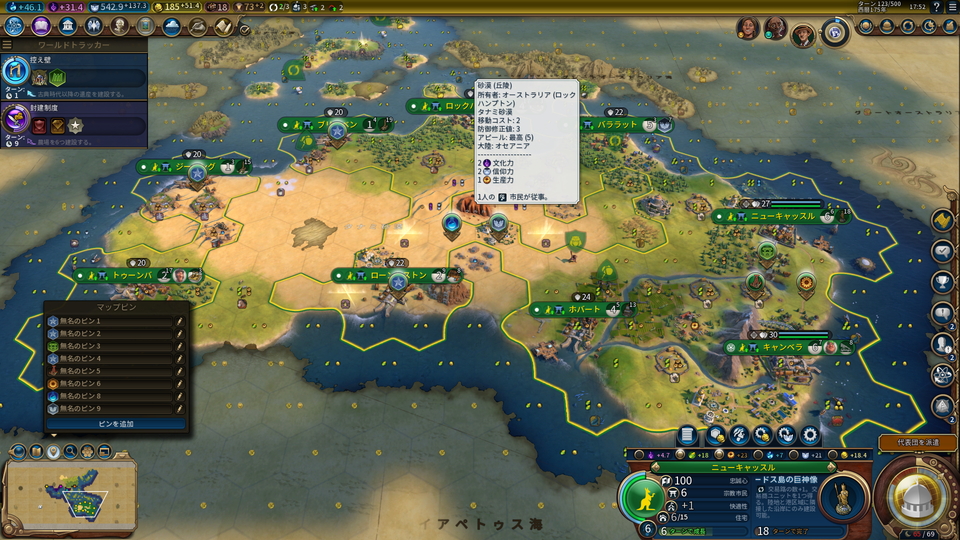Open the Technology tree button
This screenshot has height=540, width=960.
13,27
